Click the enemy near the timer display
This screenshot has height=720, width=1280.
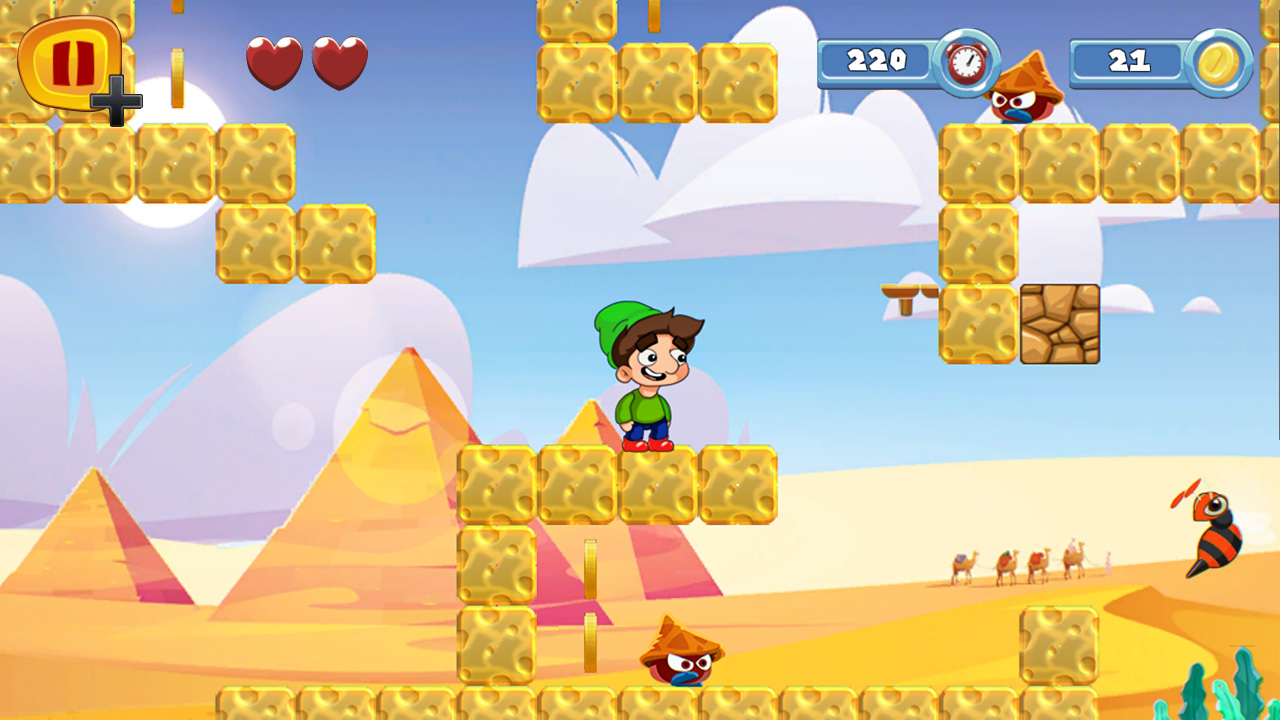1022,100
